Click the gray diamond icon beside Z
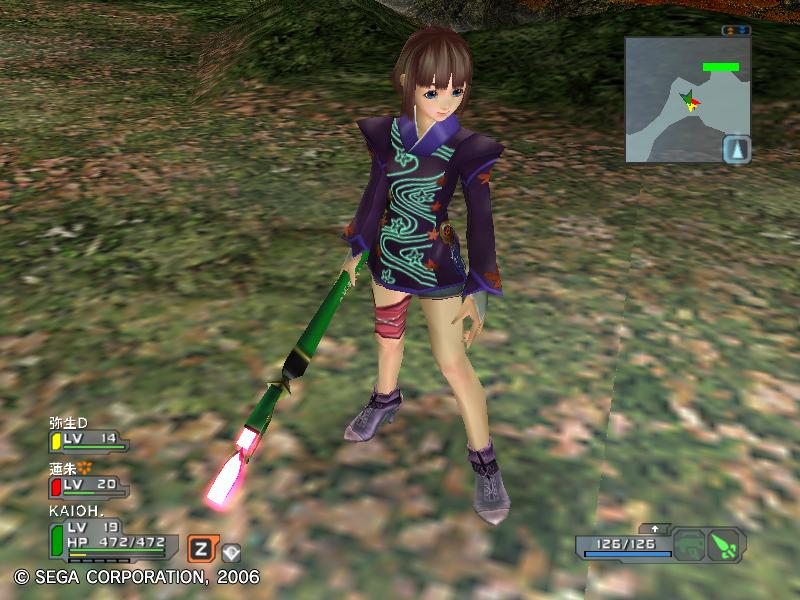 [231, 551]
